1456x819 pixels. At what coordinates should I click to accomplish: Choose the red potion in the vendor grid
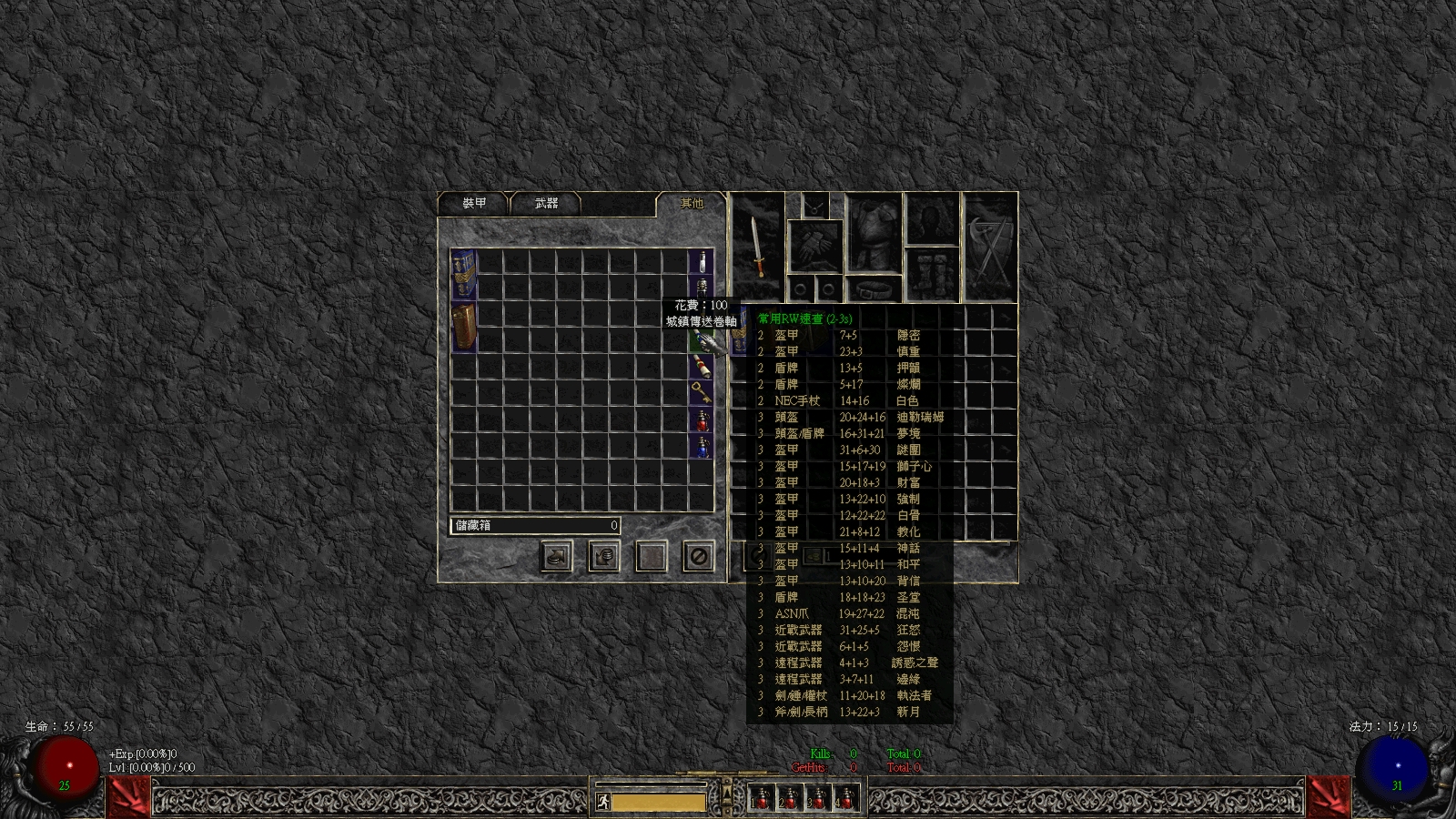[701, 420]
